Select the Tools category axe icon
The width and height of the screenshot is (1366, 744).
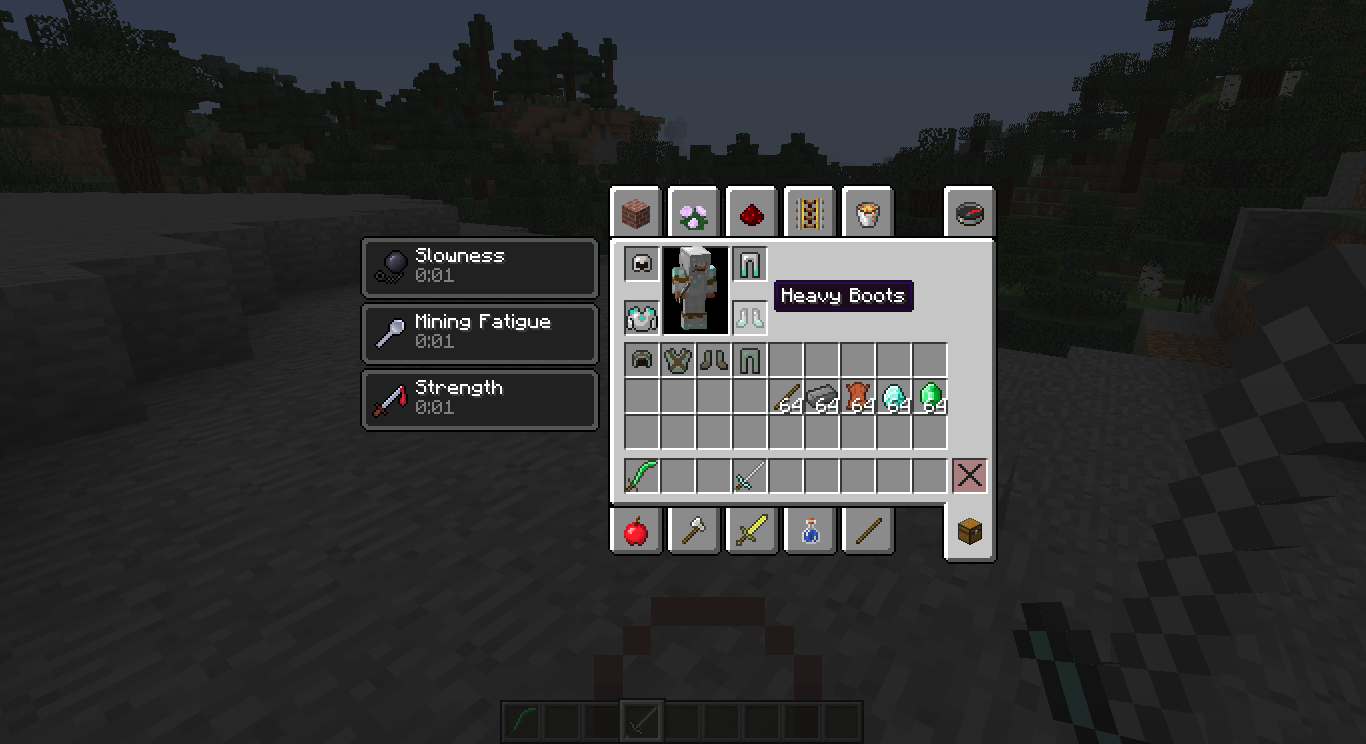[694, 531]
